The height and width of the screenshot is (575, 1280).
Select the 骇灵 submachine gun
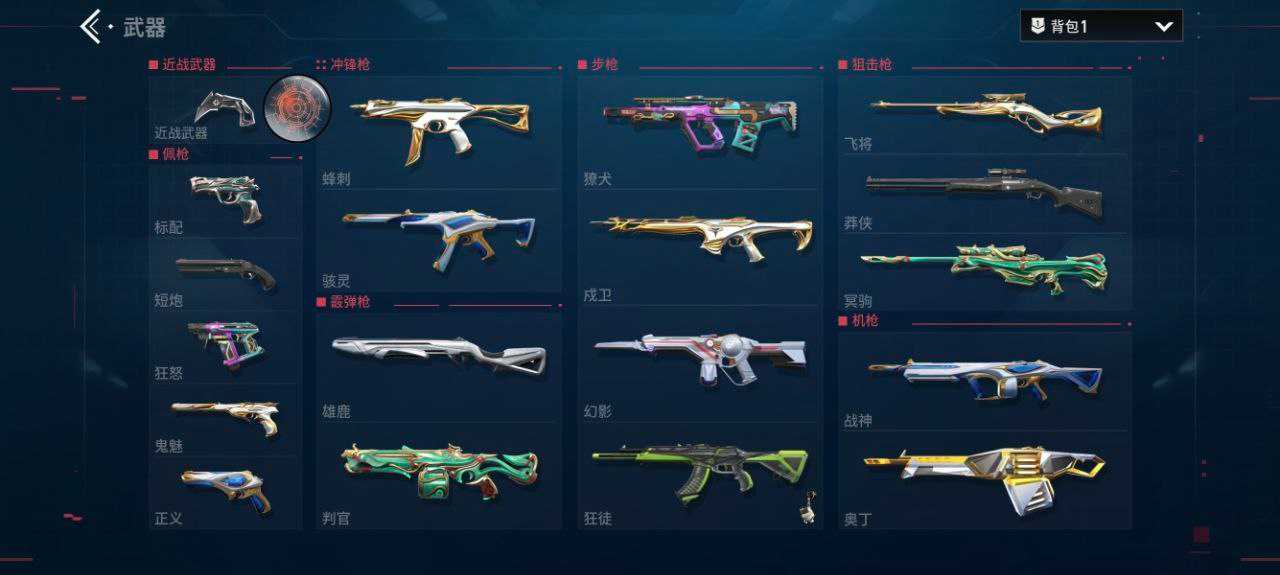pos(438,238)
